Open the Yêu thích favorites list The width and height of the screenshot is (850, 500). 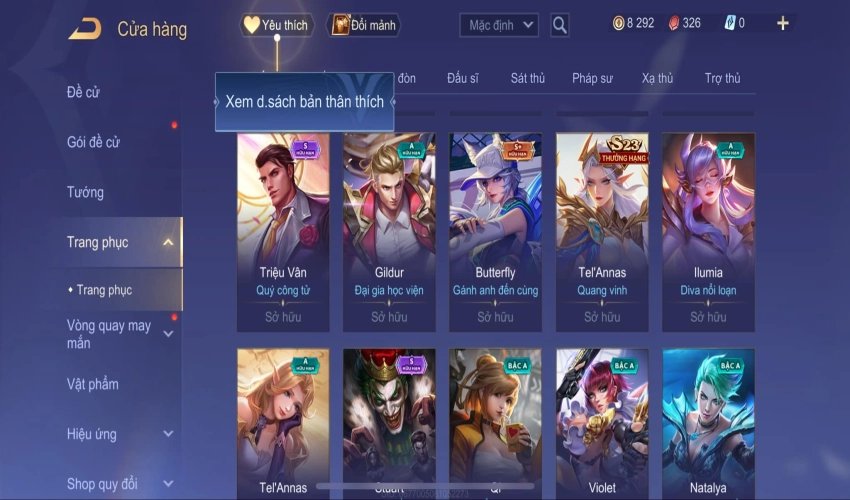click(x=276, y=25)
